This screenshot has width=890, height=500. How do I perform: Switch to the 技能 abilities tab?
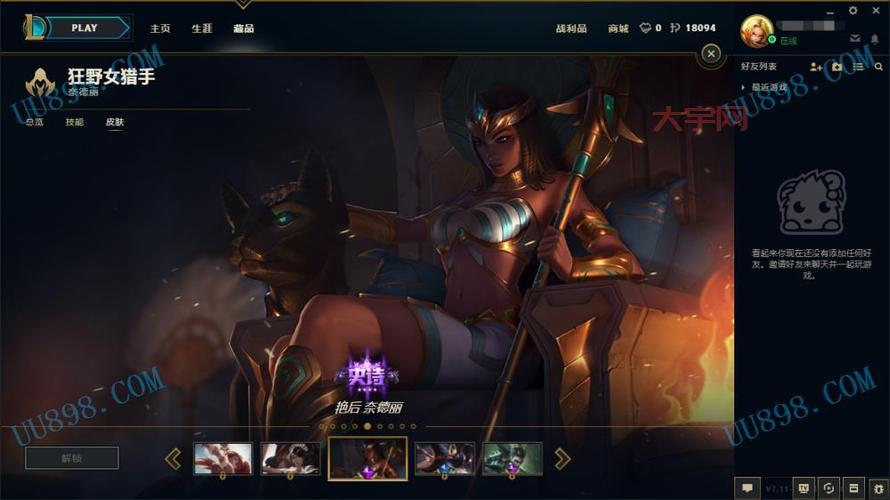pos(75,122)
